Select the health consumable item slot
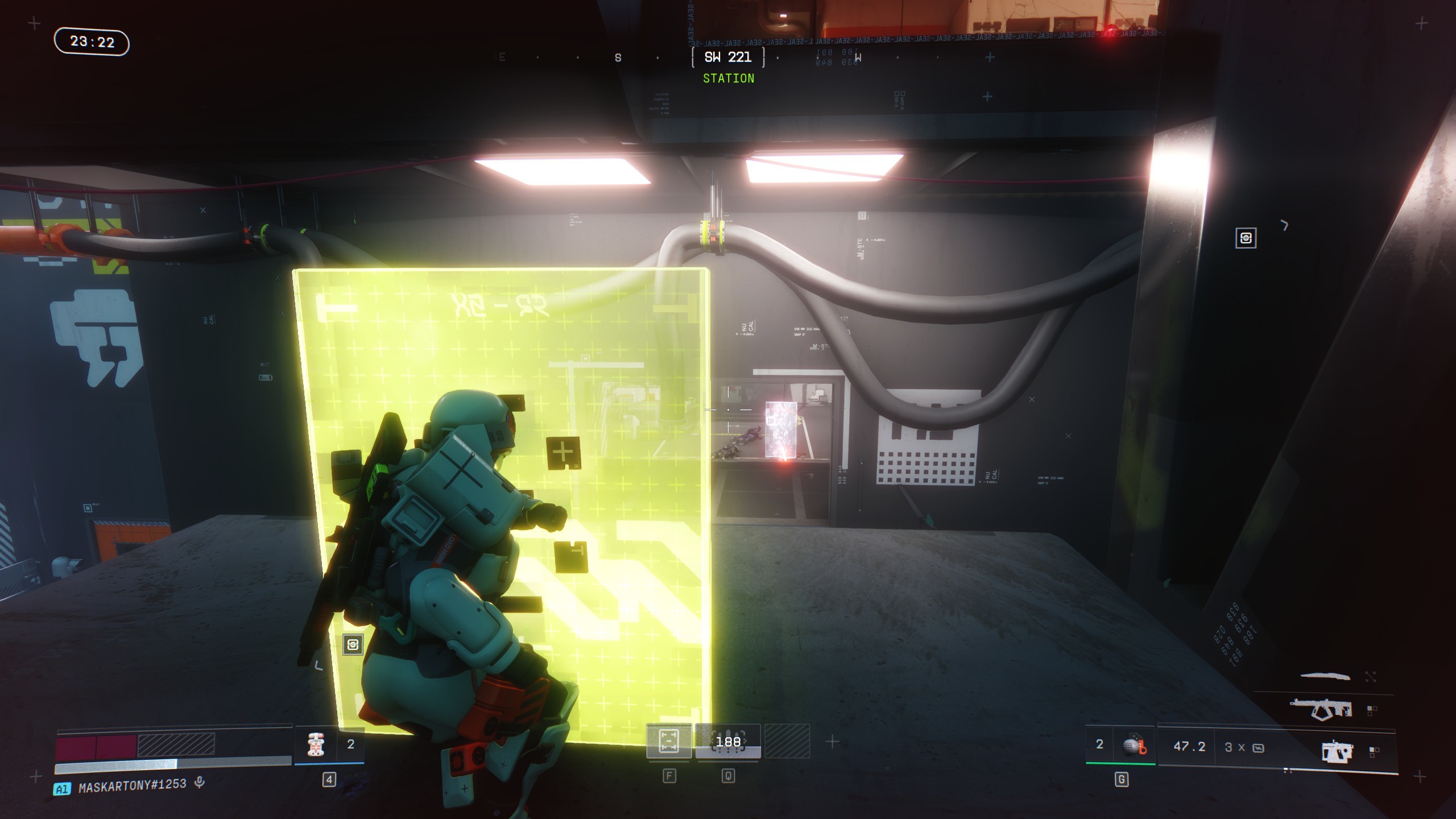This screenshot has width=1456, height=819. pyautogui.click(x=316, y=744)
